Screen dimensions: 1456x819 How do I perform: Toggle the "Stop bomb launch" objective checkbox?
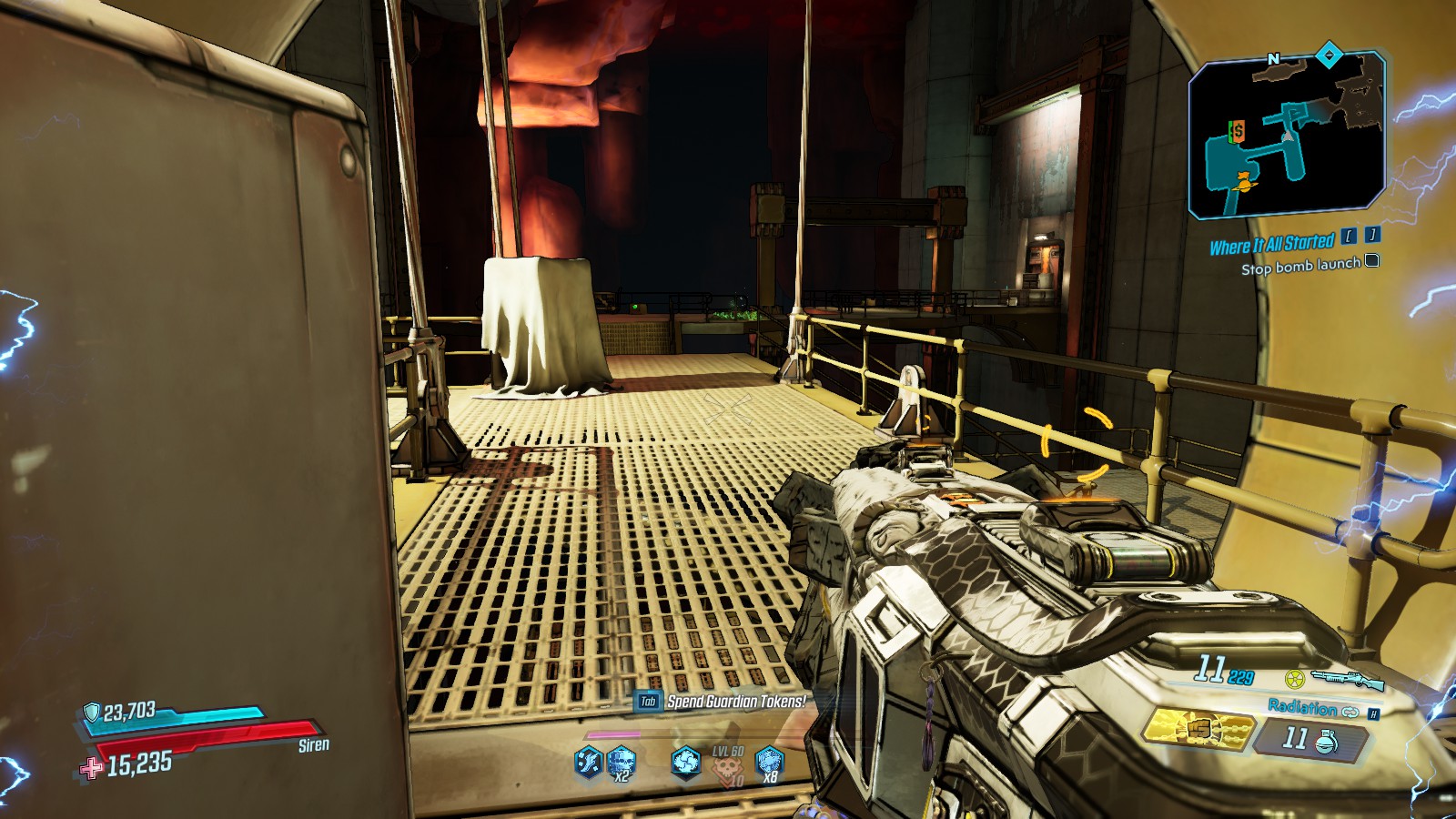pos(1372,262)
